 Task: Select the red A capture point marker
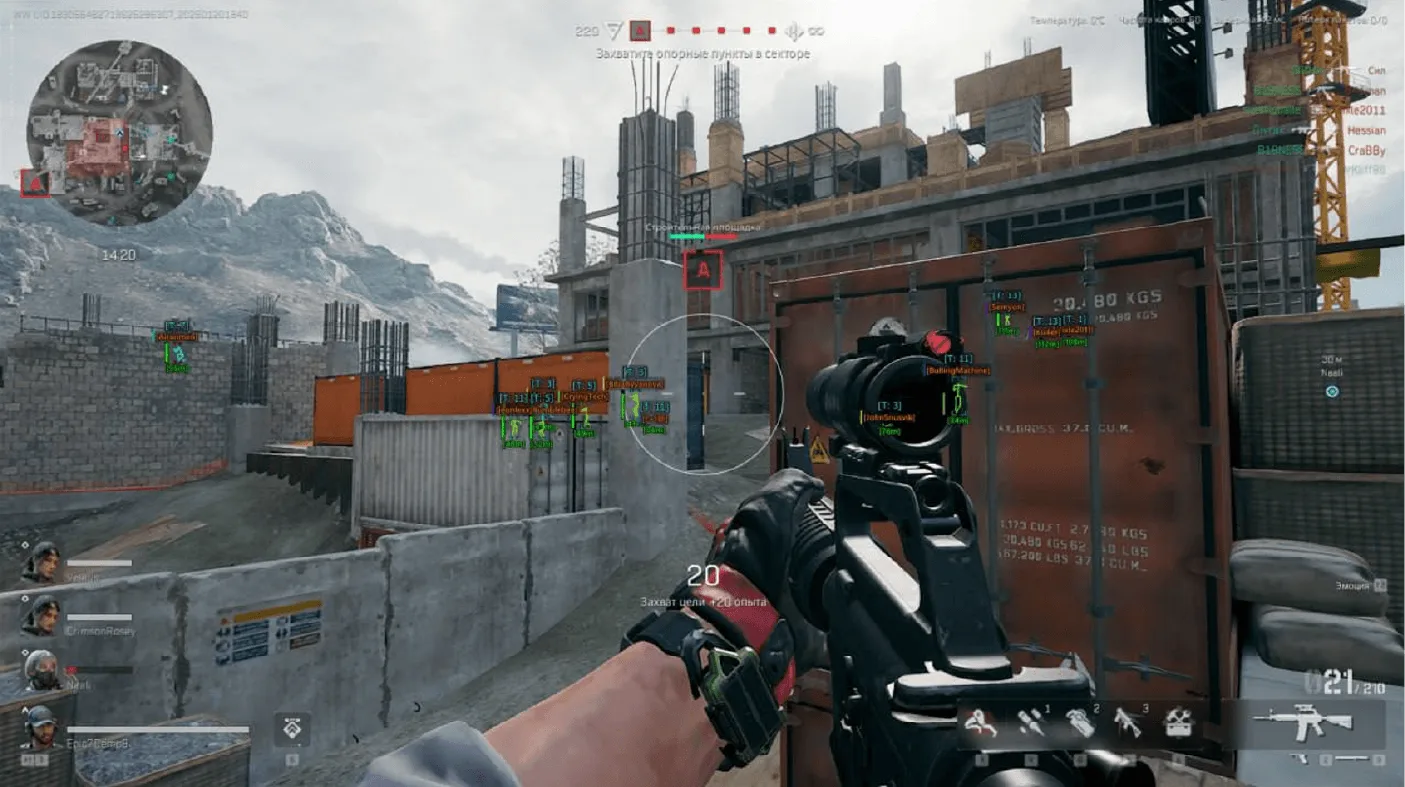[x=703, y=269]
